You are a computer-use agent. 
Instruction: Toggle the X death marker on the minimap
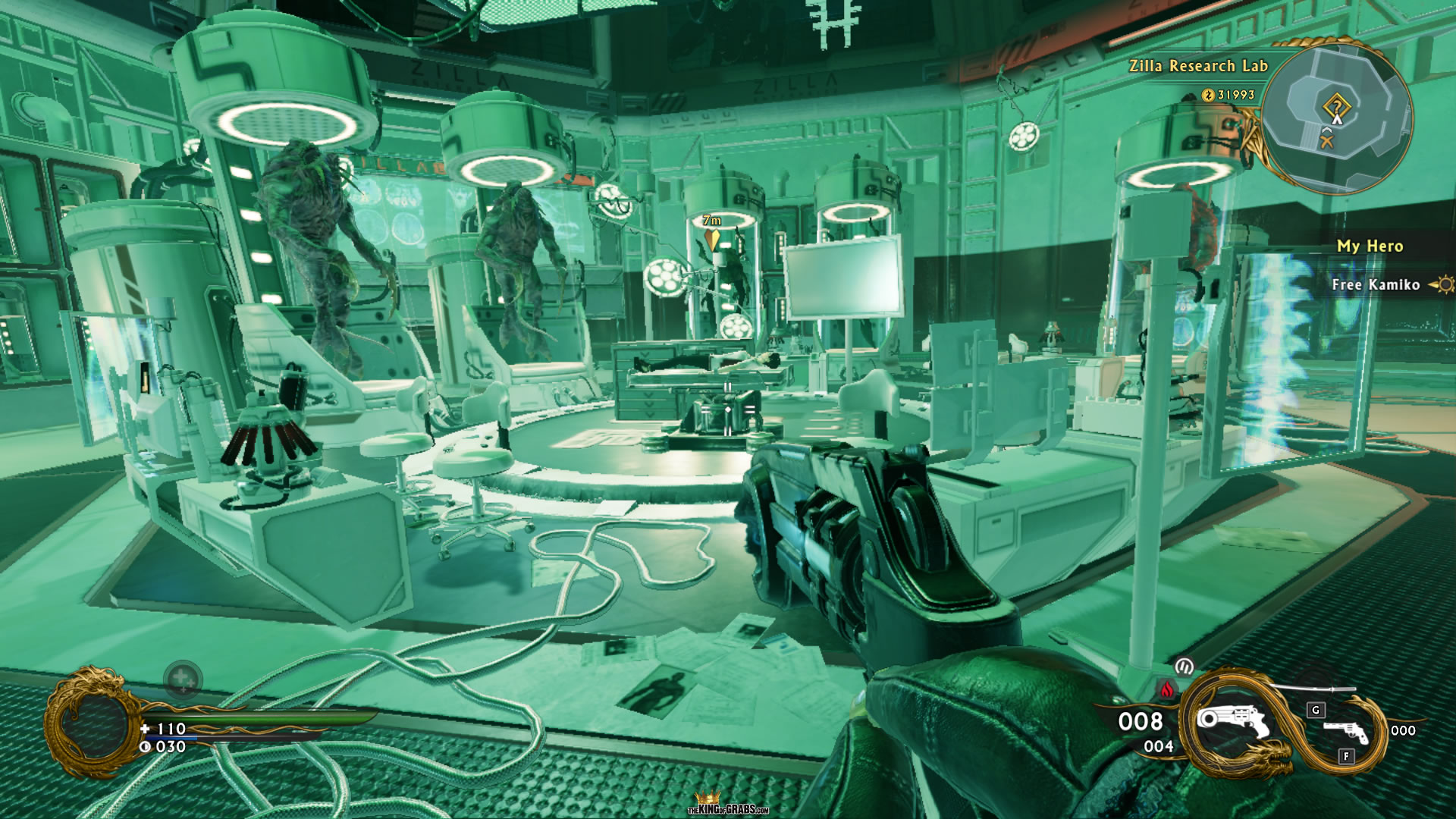1326,140
